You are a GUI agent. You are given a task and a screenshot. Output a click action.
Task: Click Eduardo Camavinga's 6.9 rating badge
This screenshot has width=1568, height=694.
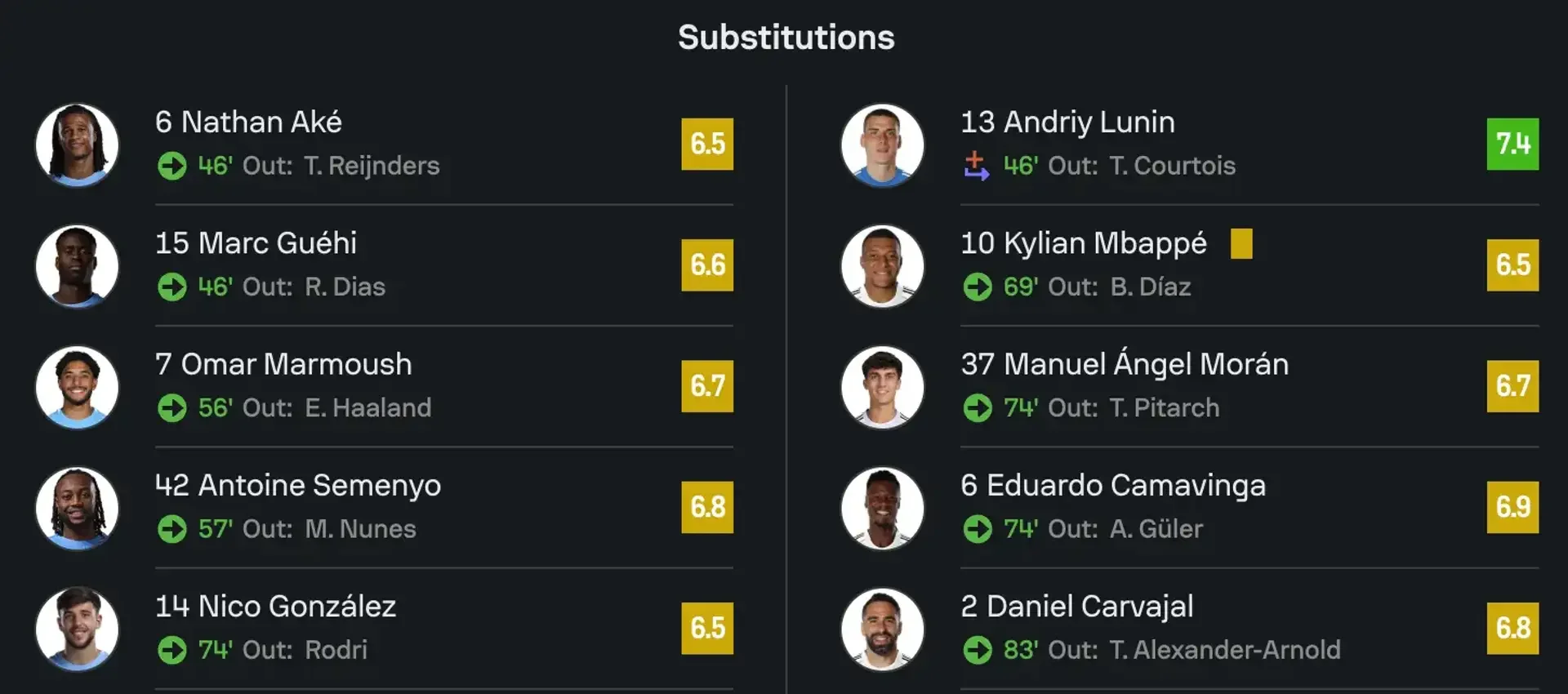pyautogui.click(x=1512, y=507)
